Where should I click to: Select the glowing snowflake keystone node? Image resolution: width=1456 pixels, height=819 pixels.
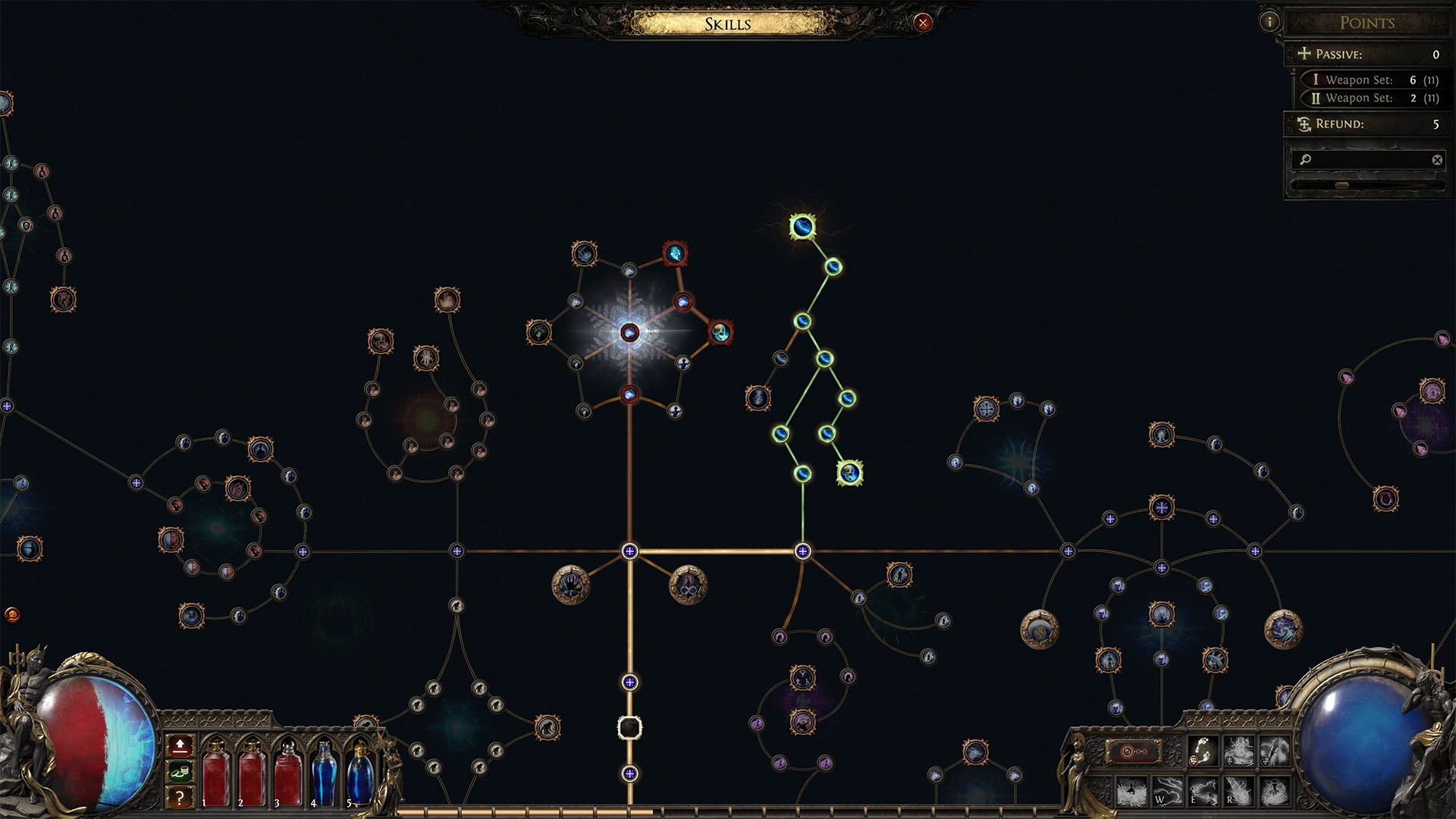point(629,333)
